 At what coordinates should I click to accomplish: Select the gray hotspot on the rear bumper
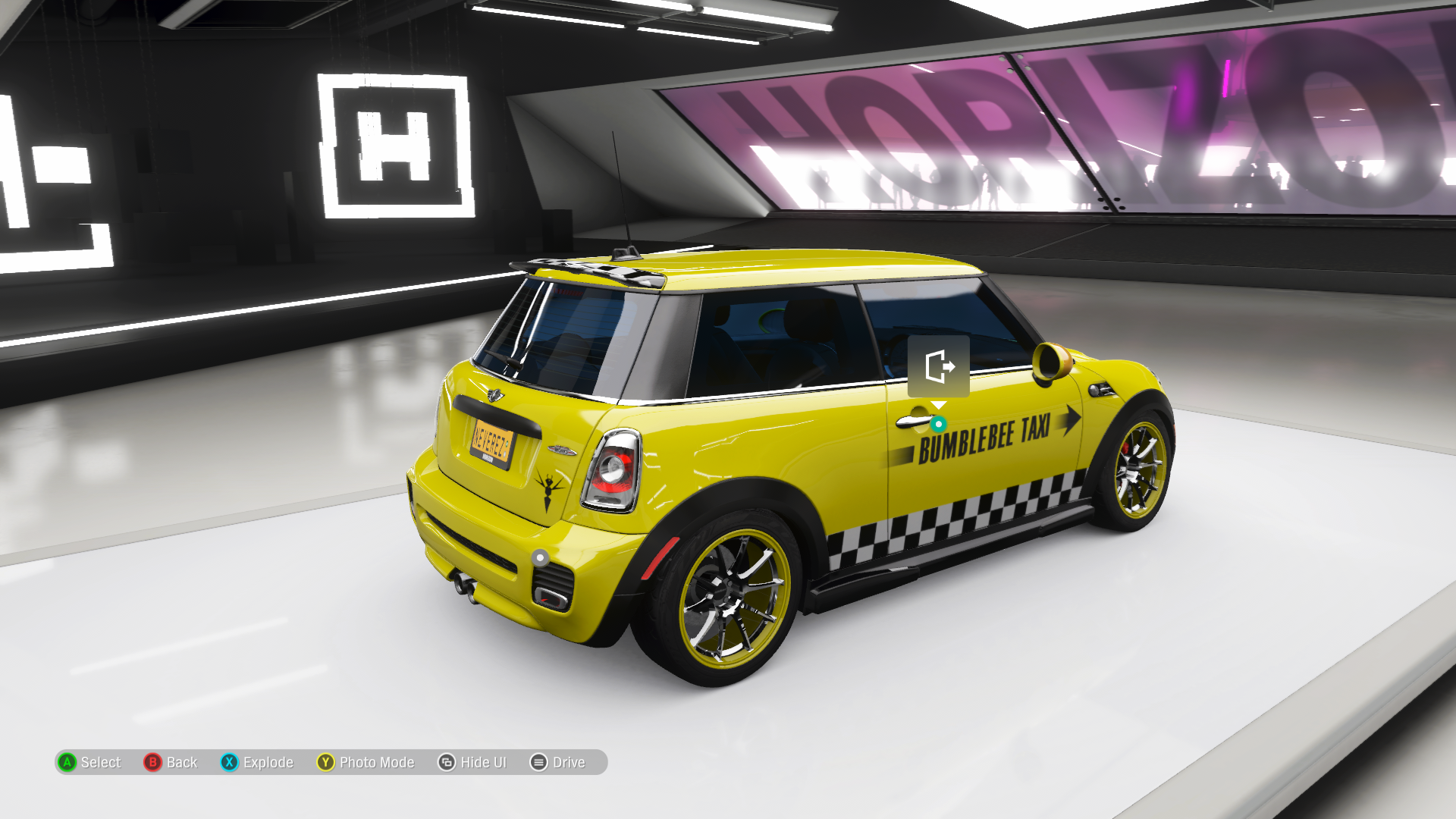[540, 558]
